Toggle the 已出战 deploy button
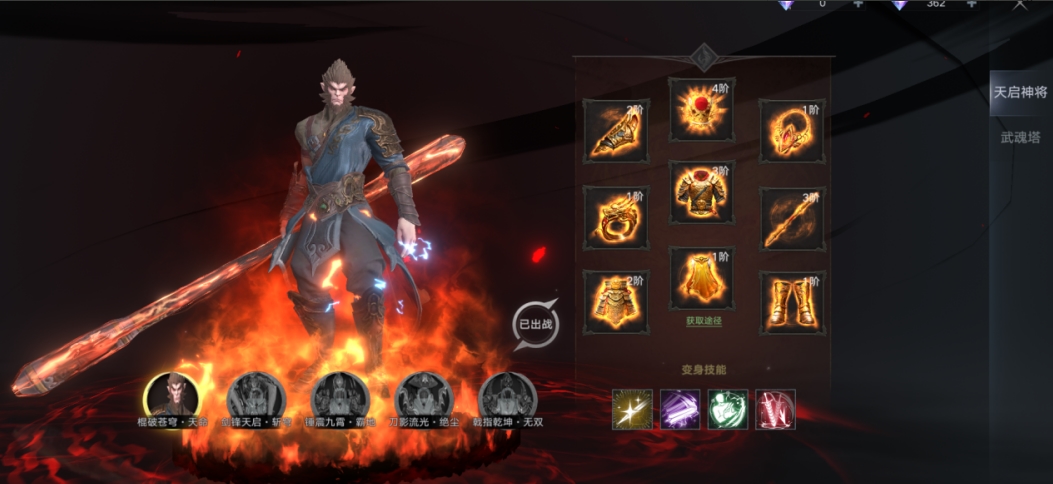Image resolution: width=1053 pixels, height=484 pixels. [x=534, y=325]
